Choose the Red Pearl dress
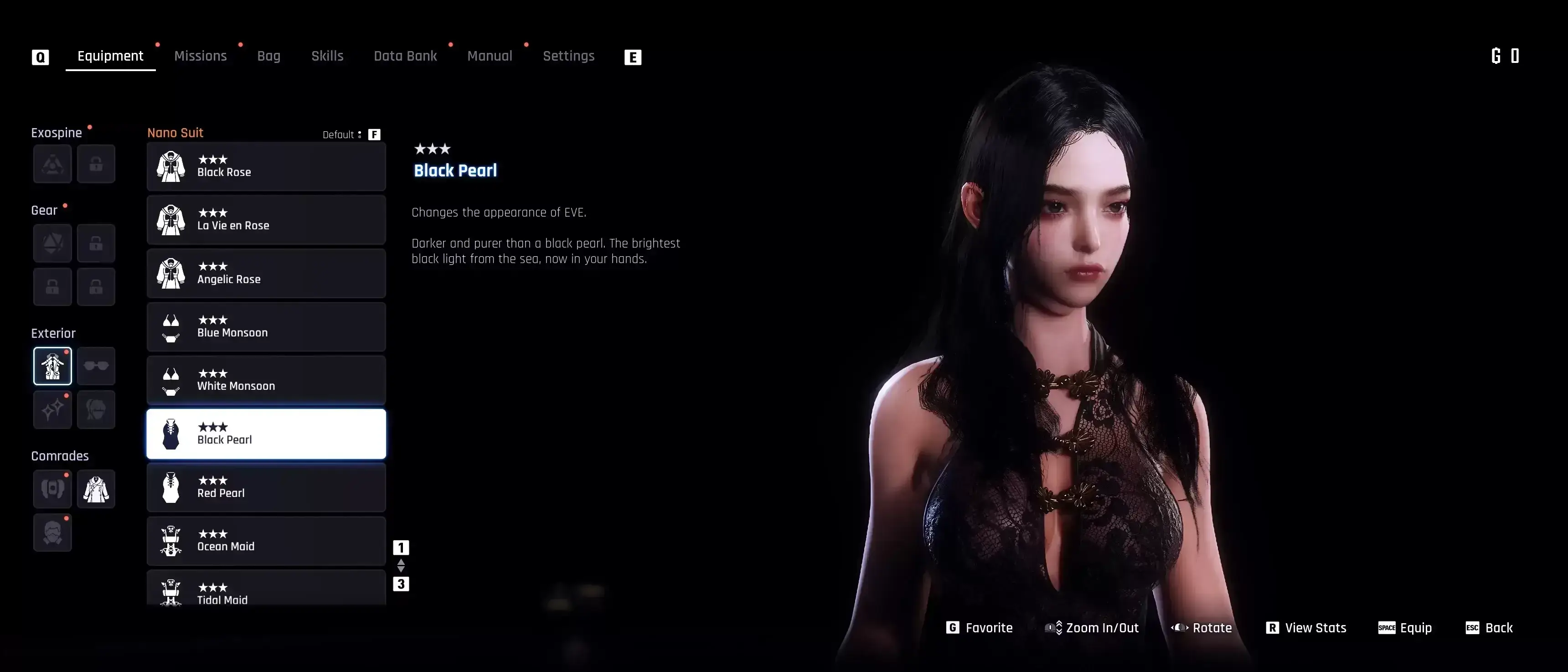The width and height of the screenshot is (1568, 672). click(x=266, y=487)
